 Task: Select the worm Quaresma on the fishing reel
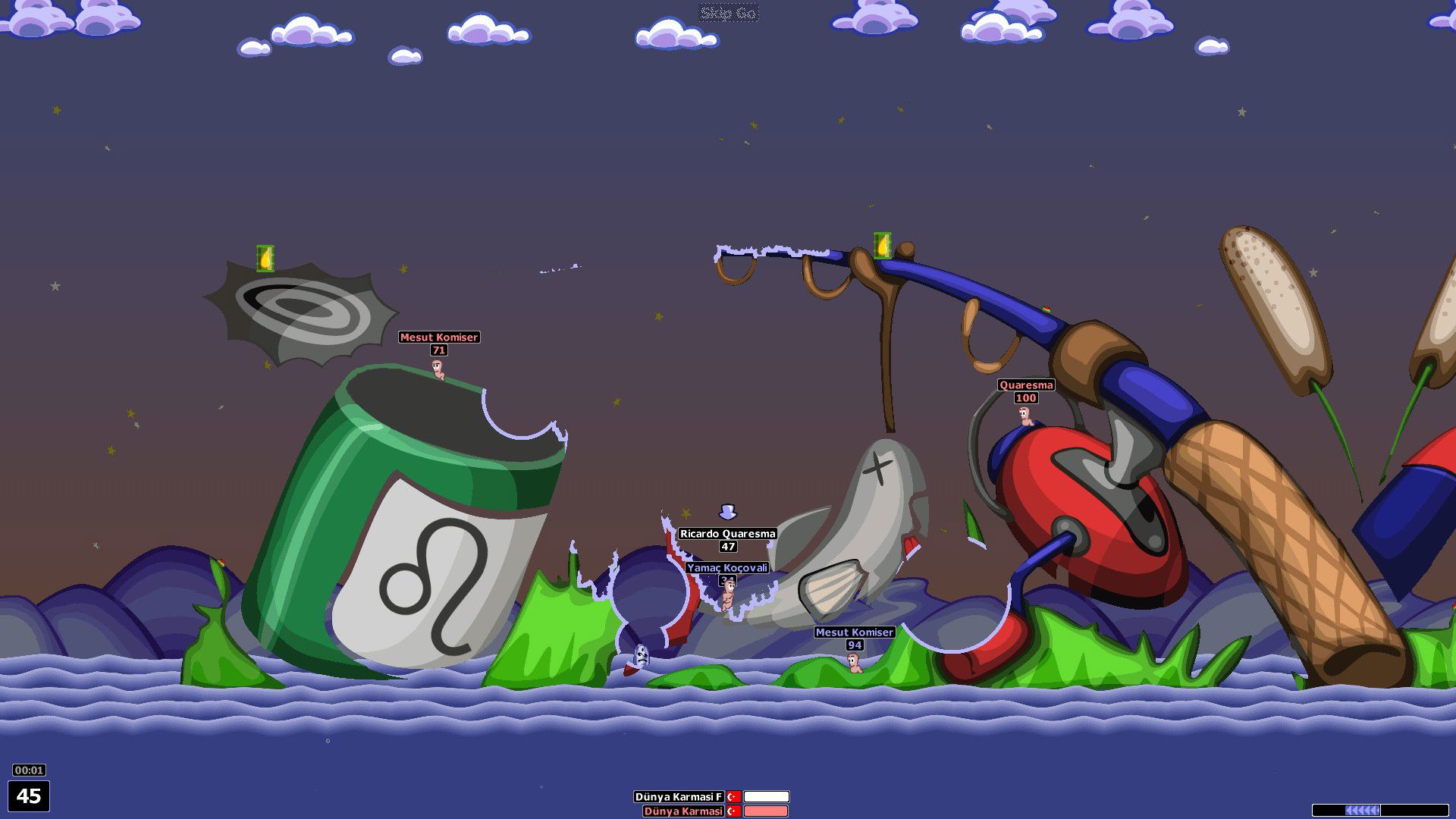click(1025, 416)
